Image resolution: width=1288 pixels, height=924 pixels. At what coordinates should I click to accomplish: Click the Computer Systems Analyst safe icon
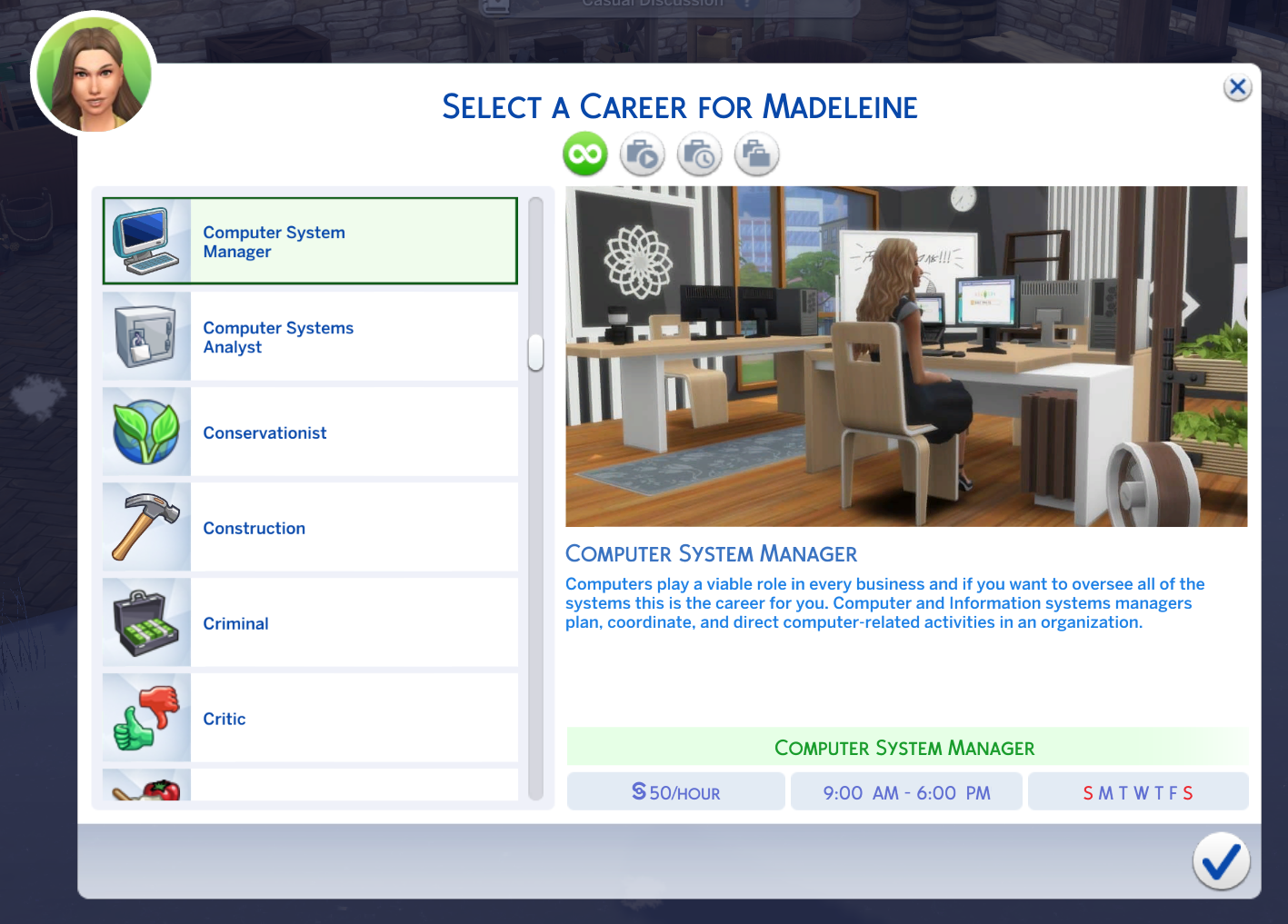click(x=145, y=335)
